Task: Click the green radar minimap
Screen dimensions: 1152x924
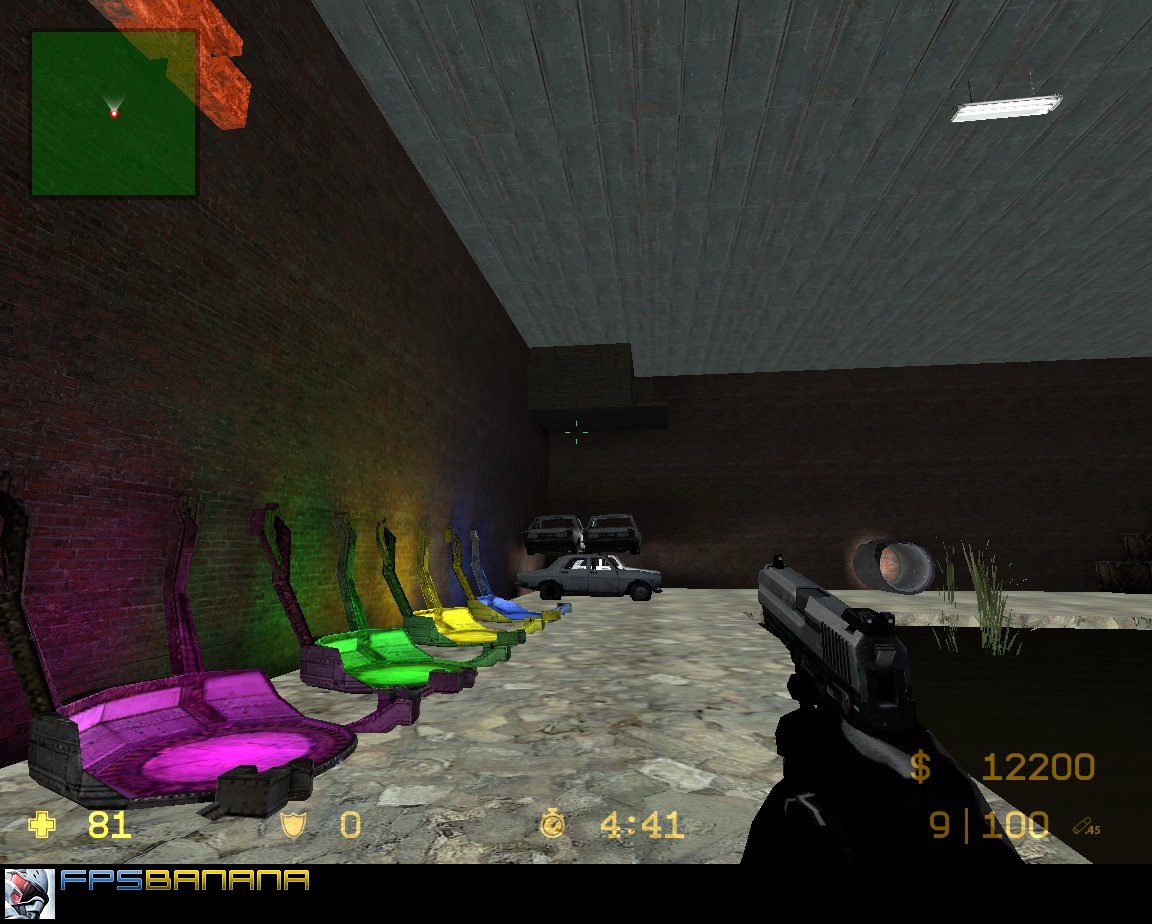Action: tap(113, 113)
